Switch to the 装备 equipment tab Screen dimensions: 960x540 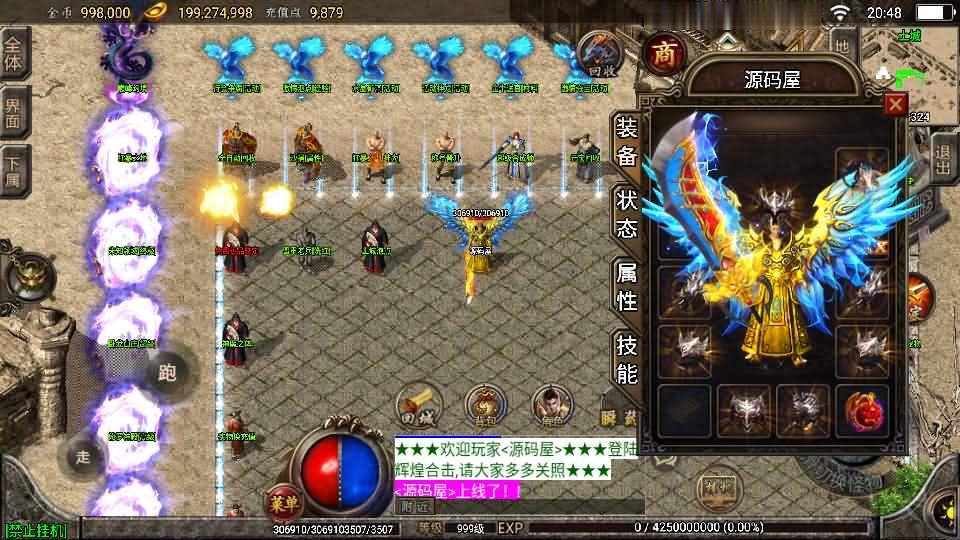coord(627,142)
